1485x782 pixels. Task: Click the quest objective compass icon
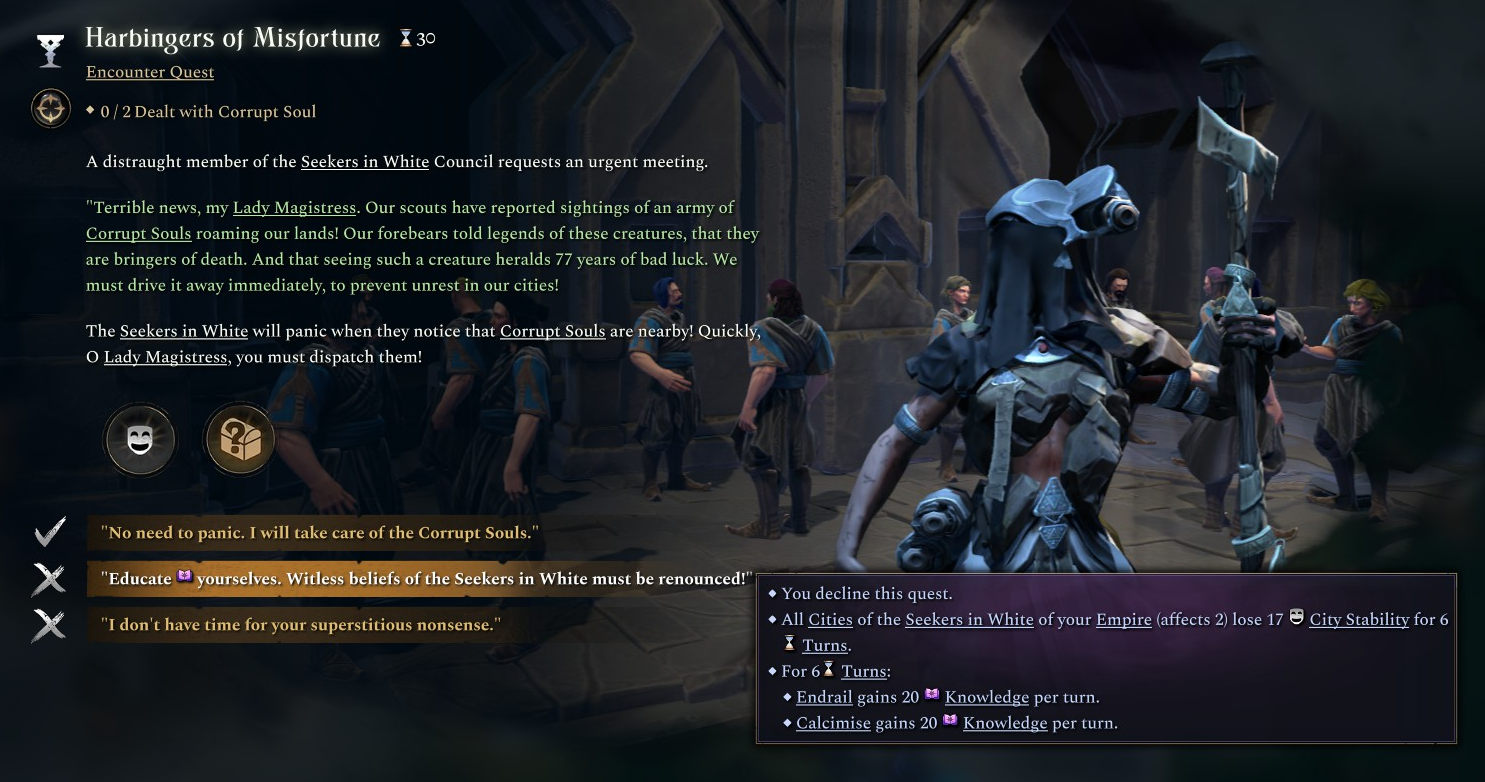[50, 109]
